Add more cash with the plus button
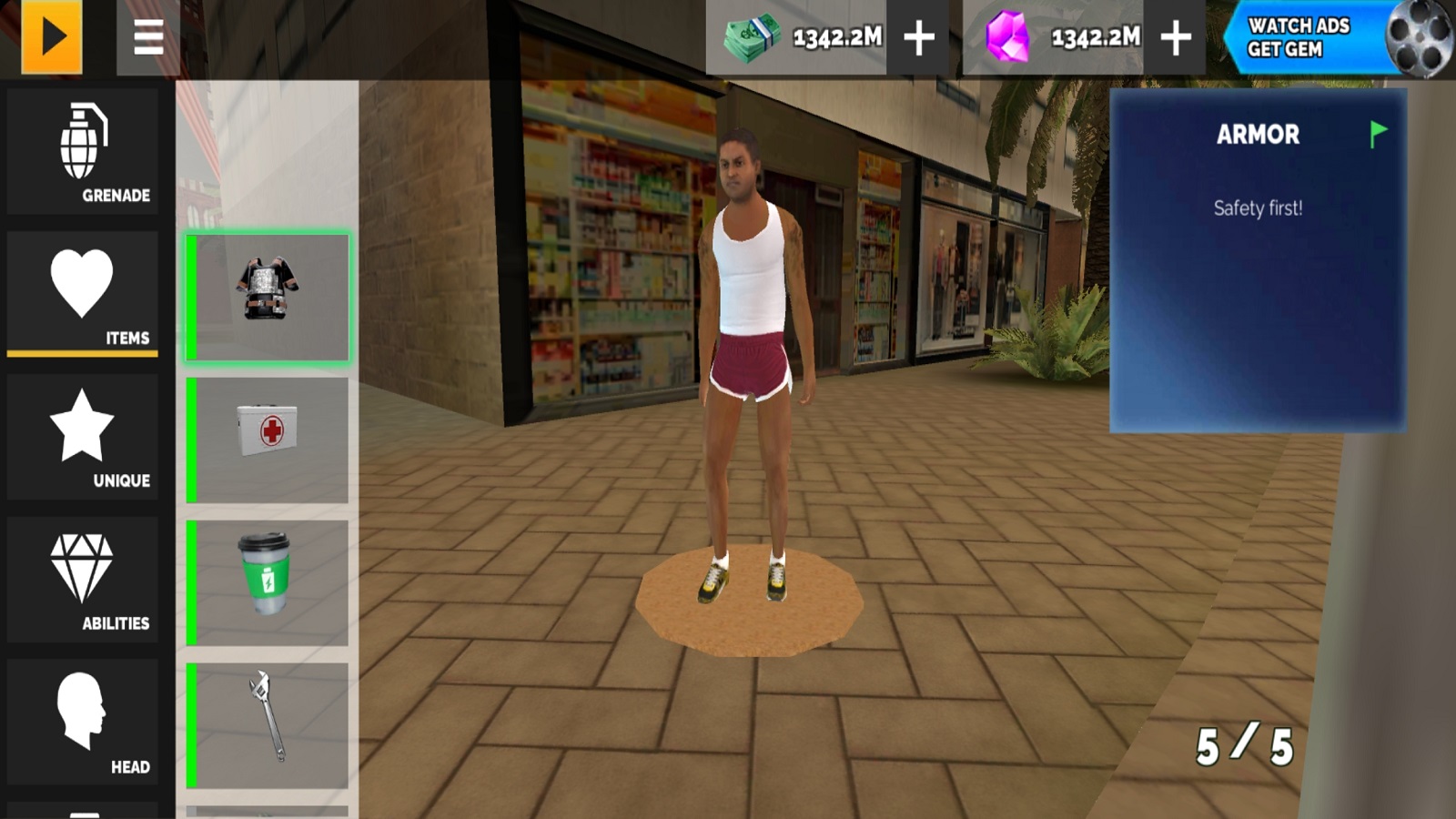The height and width of the screenshot is (819, 1456). (919, 38)
